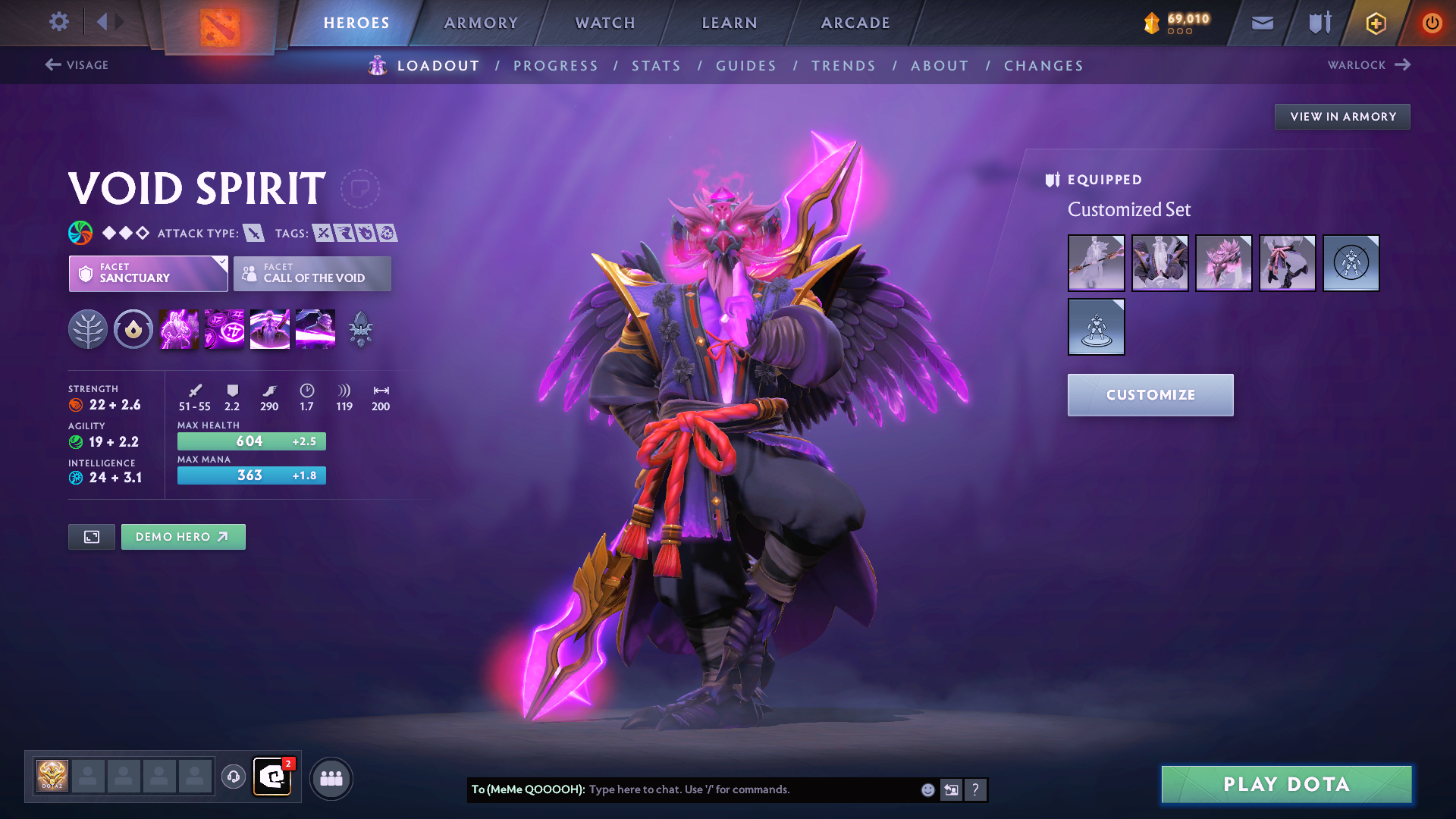
Task: Click the CUSTOMIZE button
Action: coord(1150,394)
